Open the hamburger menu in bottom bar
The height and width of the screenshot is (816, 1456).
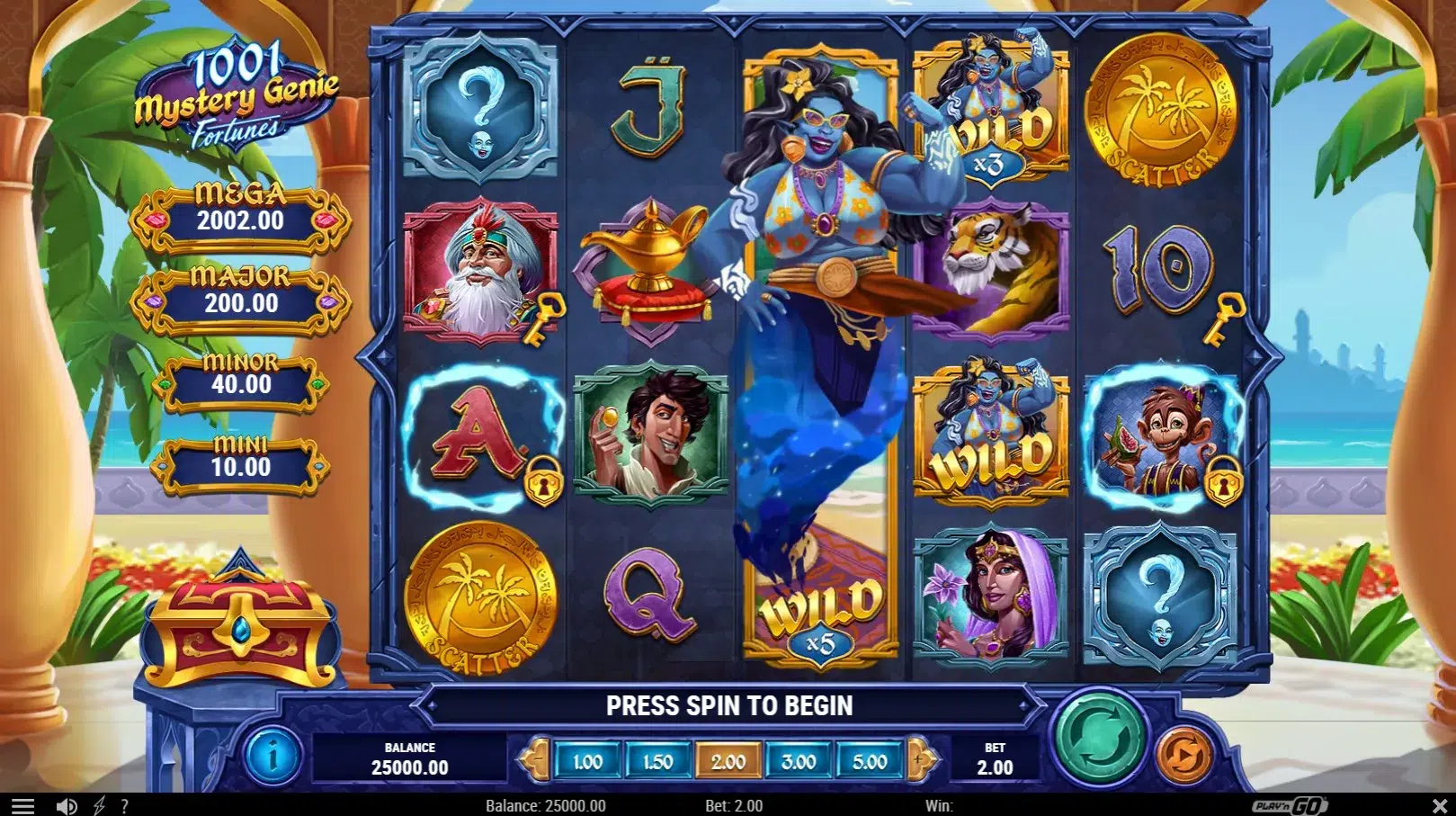(22, 806)
